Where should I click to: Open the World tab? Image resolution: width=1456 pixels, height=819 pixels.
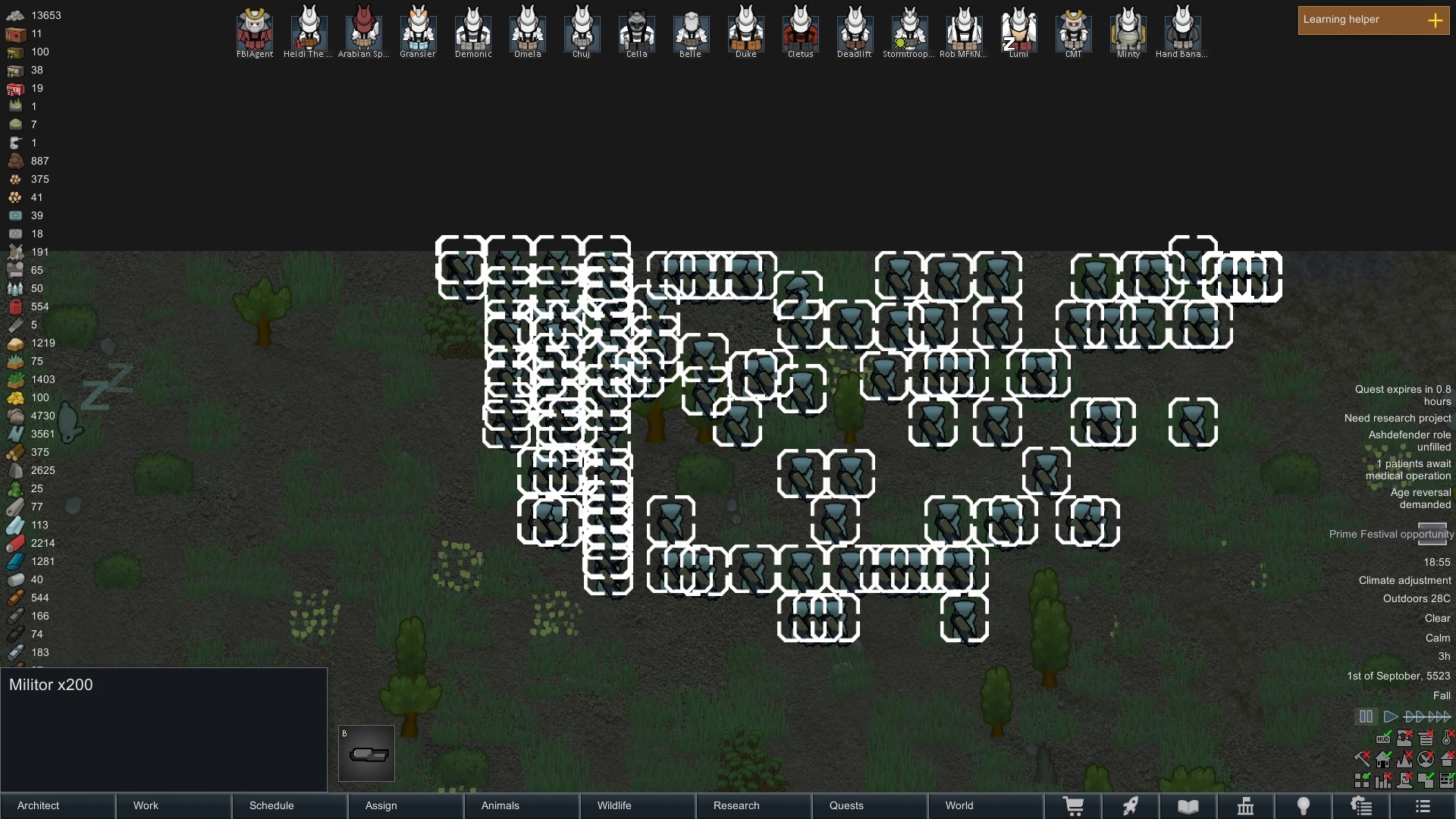click(x=959, y=806)
